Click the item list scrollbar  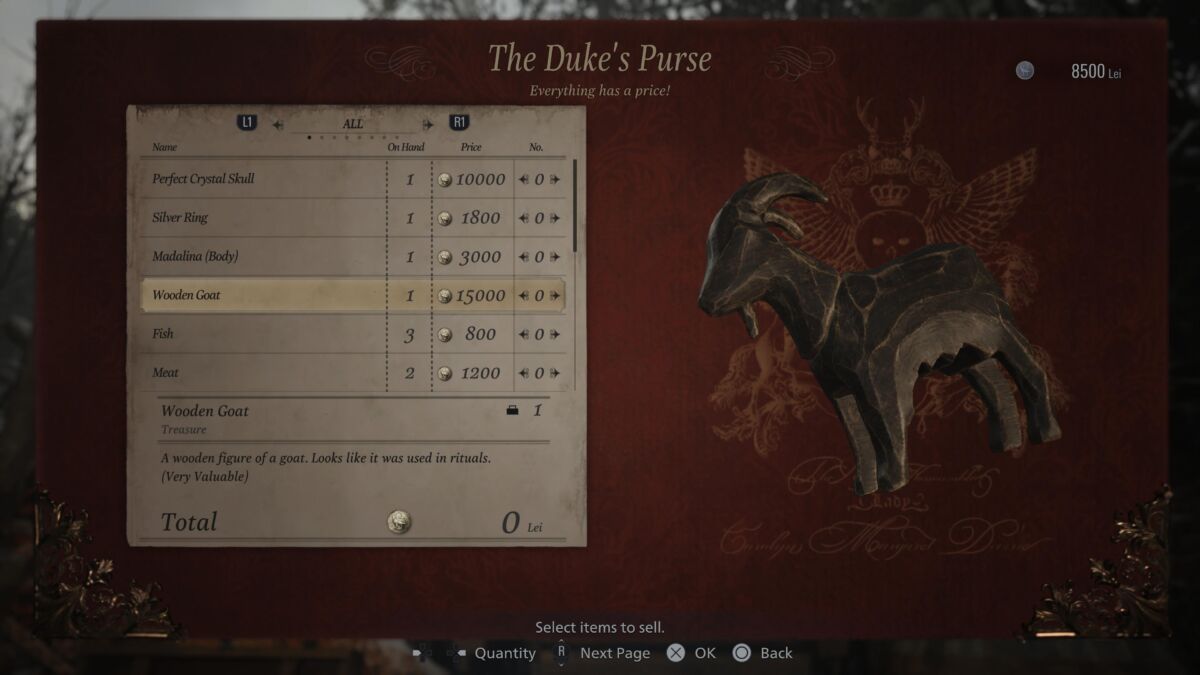click(x=574, y=205)
